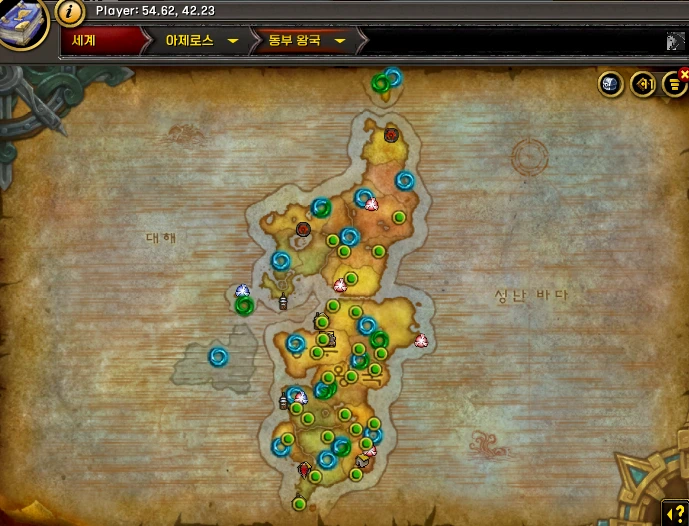Click the round button showing arrow and 1
This screenshot has width=689, height=526.
[x=642, y=85]
